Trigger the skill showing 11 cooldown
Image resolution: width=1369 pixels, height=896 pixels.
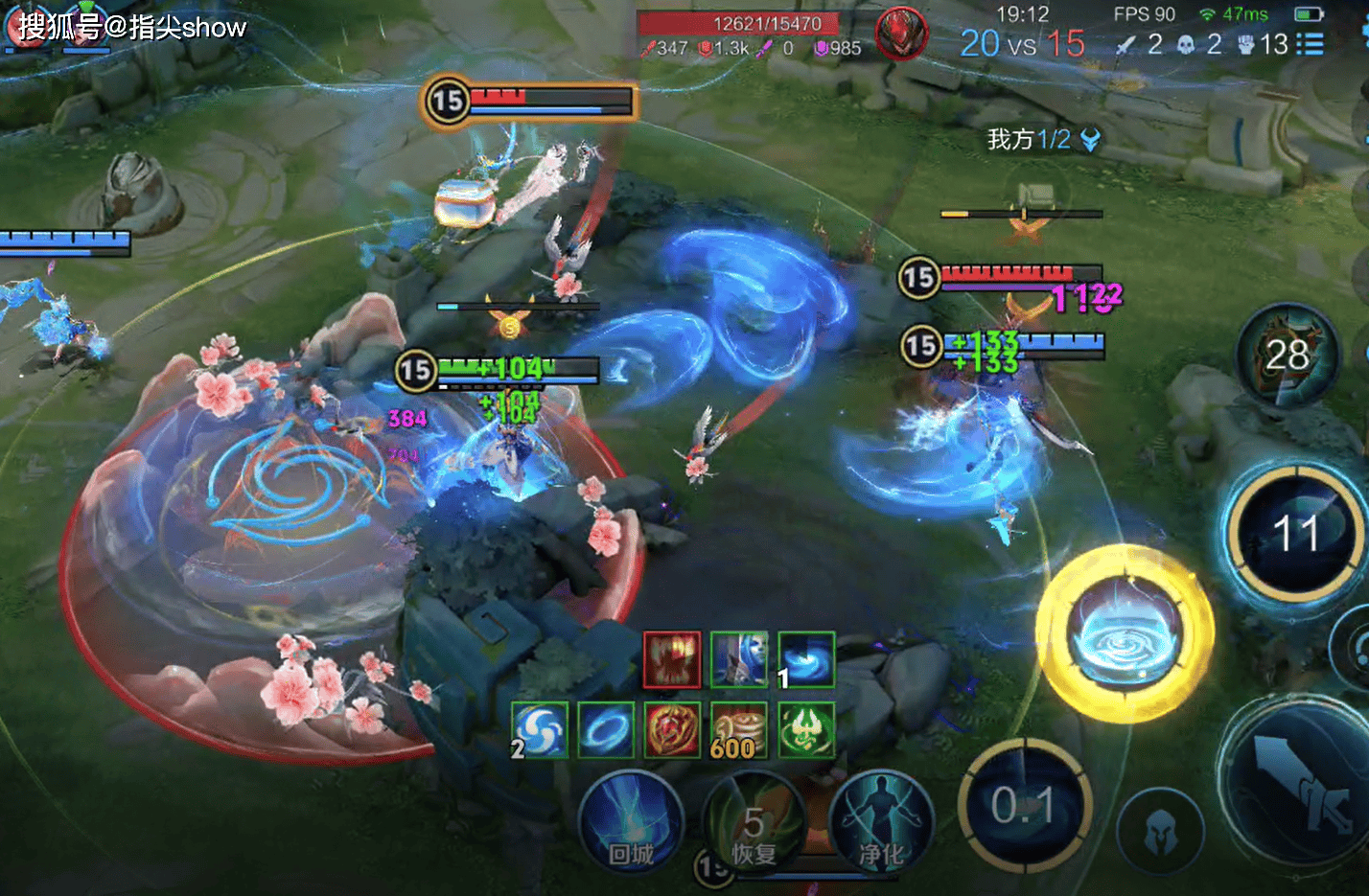click(1295, 533)
